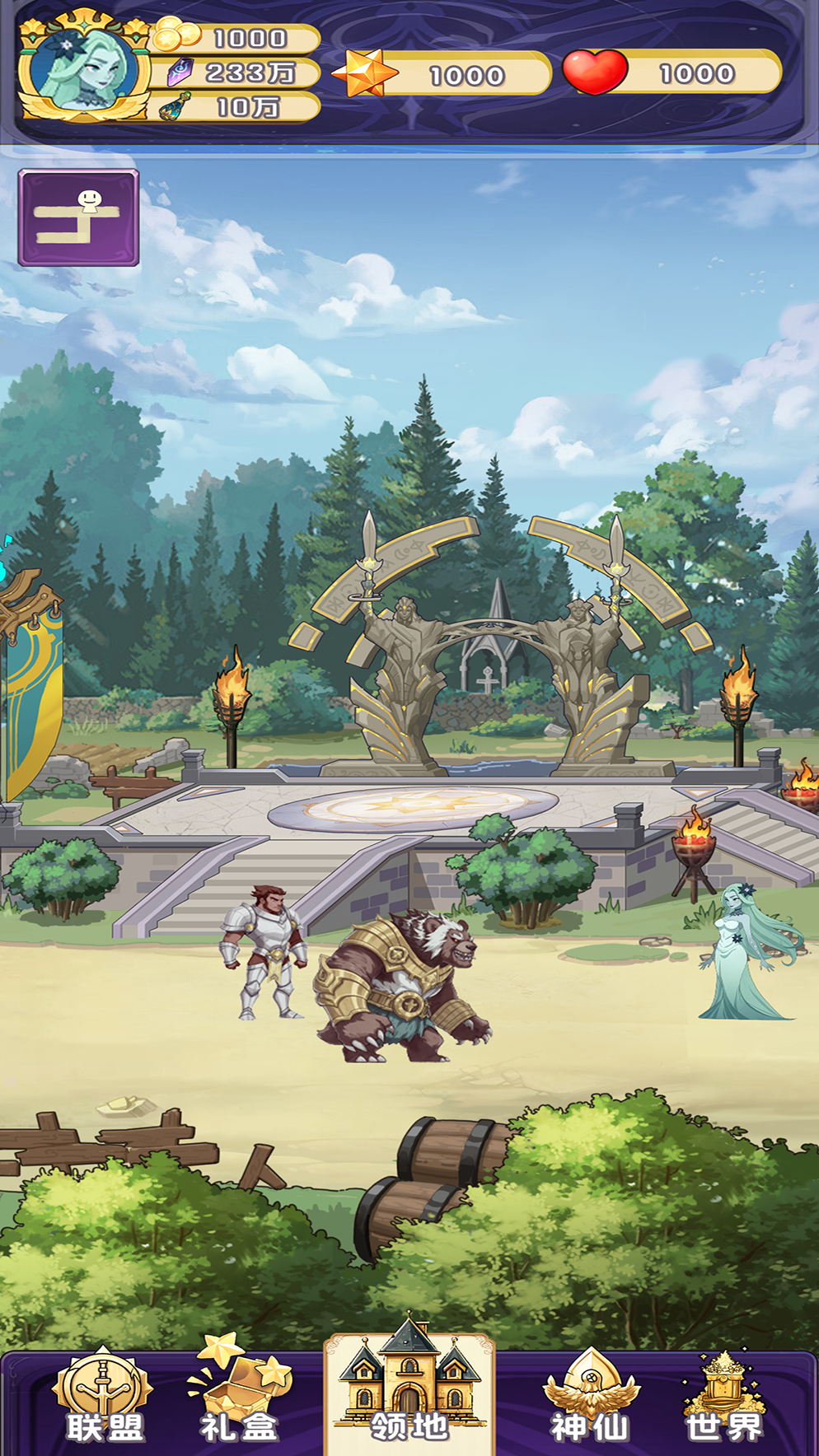Open the 联盟 alliance tab

[x=104, y=1398]
